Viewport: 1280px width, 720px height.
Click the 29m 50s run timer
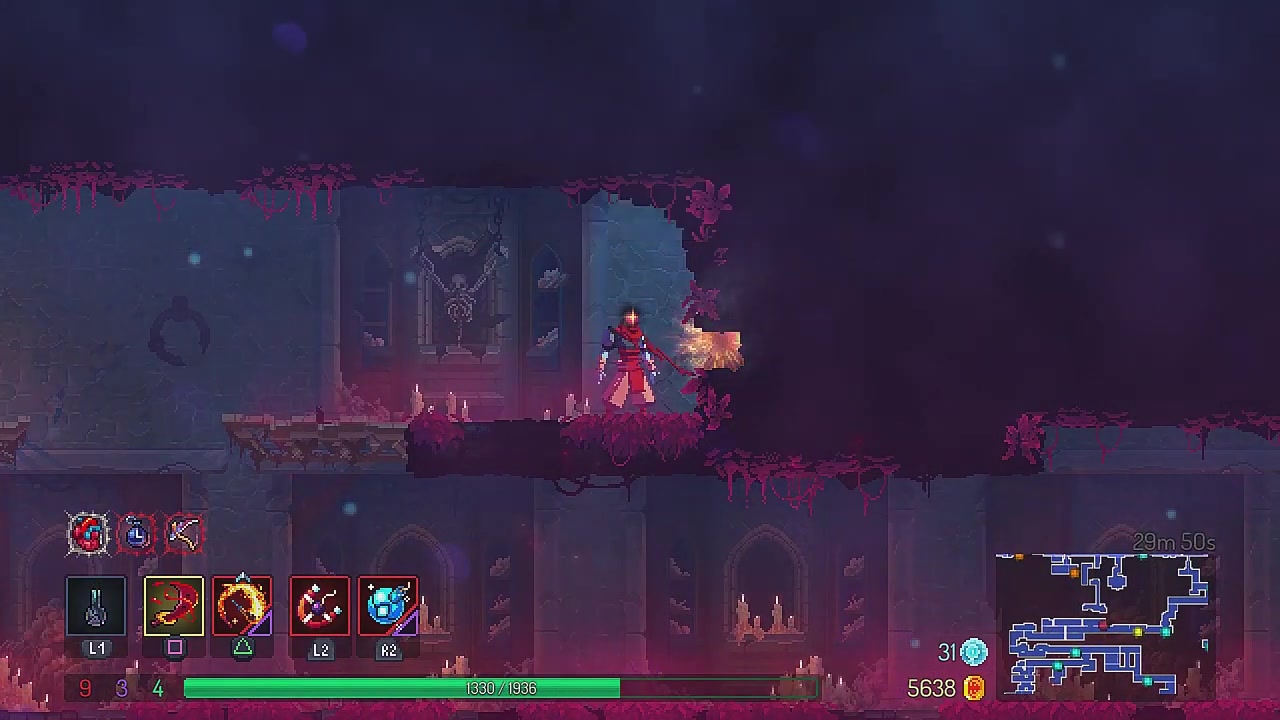[x=1176, y=542]
